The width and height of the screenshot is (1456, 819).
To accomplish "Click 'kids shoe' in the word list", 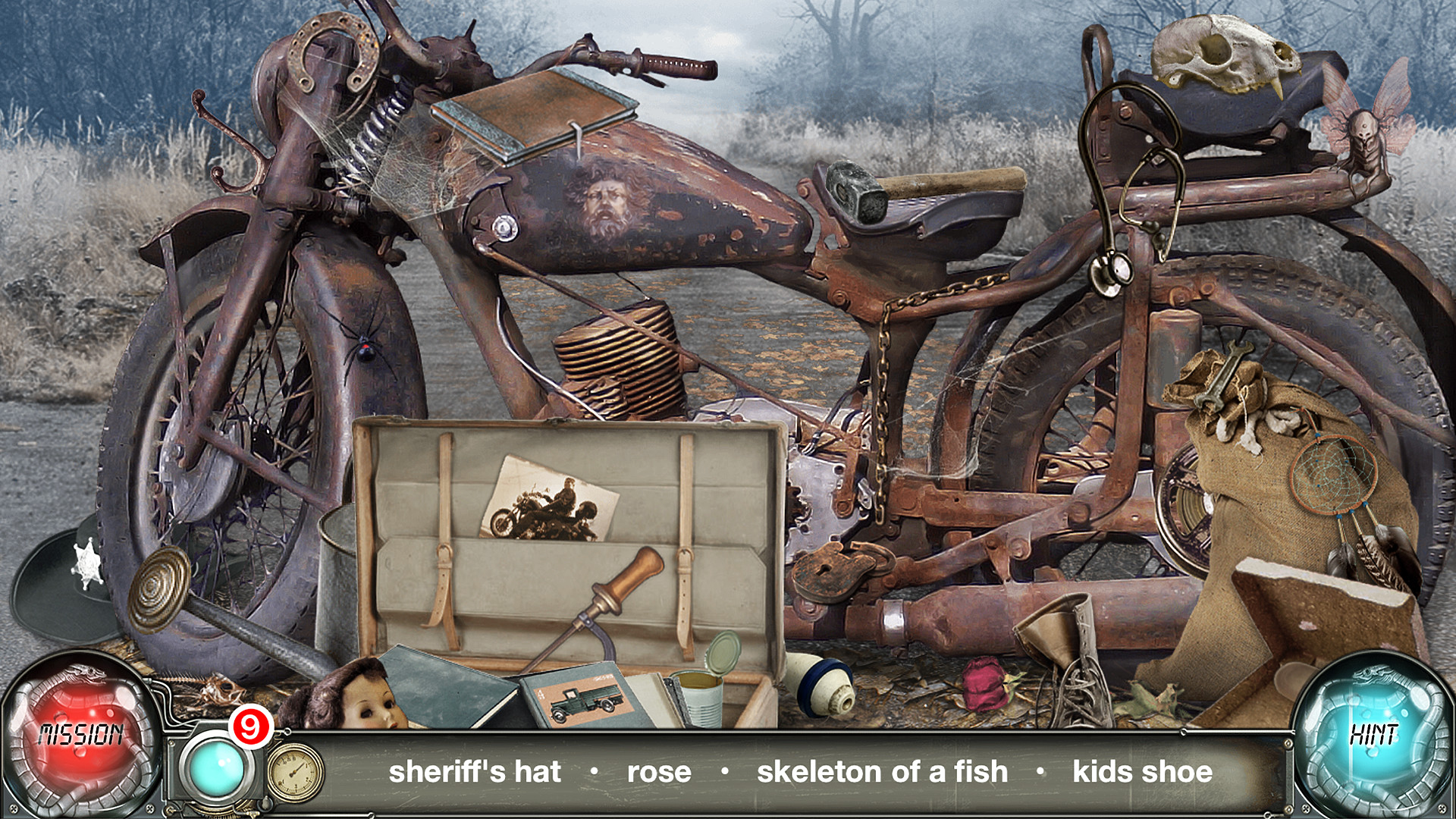I will (1141, 773).
